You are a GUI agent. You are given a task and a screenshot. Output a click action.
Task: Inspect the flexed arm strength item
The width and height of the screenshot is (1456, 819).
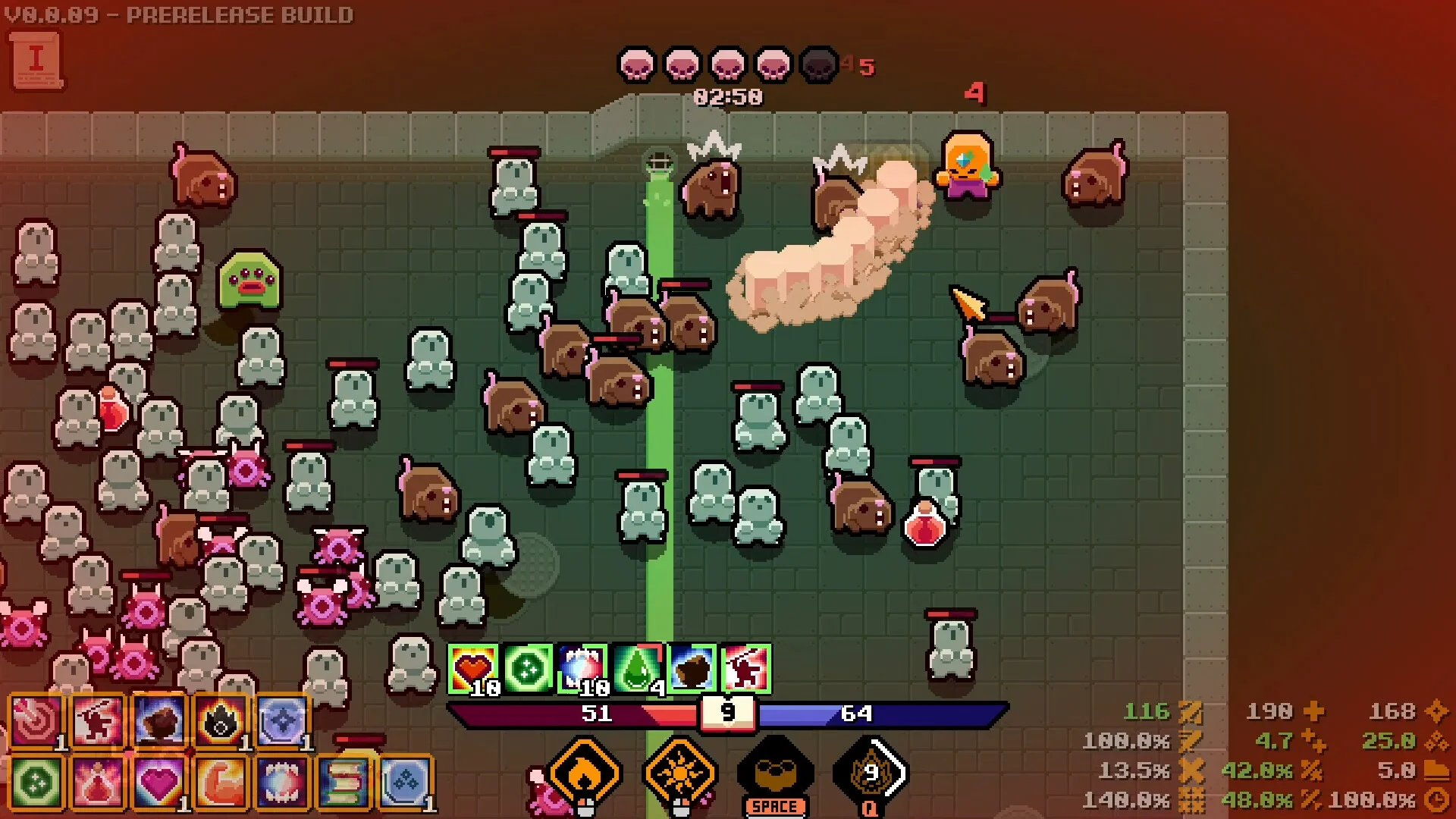tap(221, 782)
